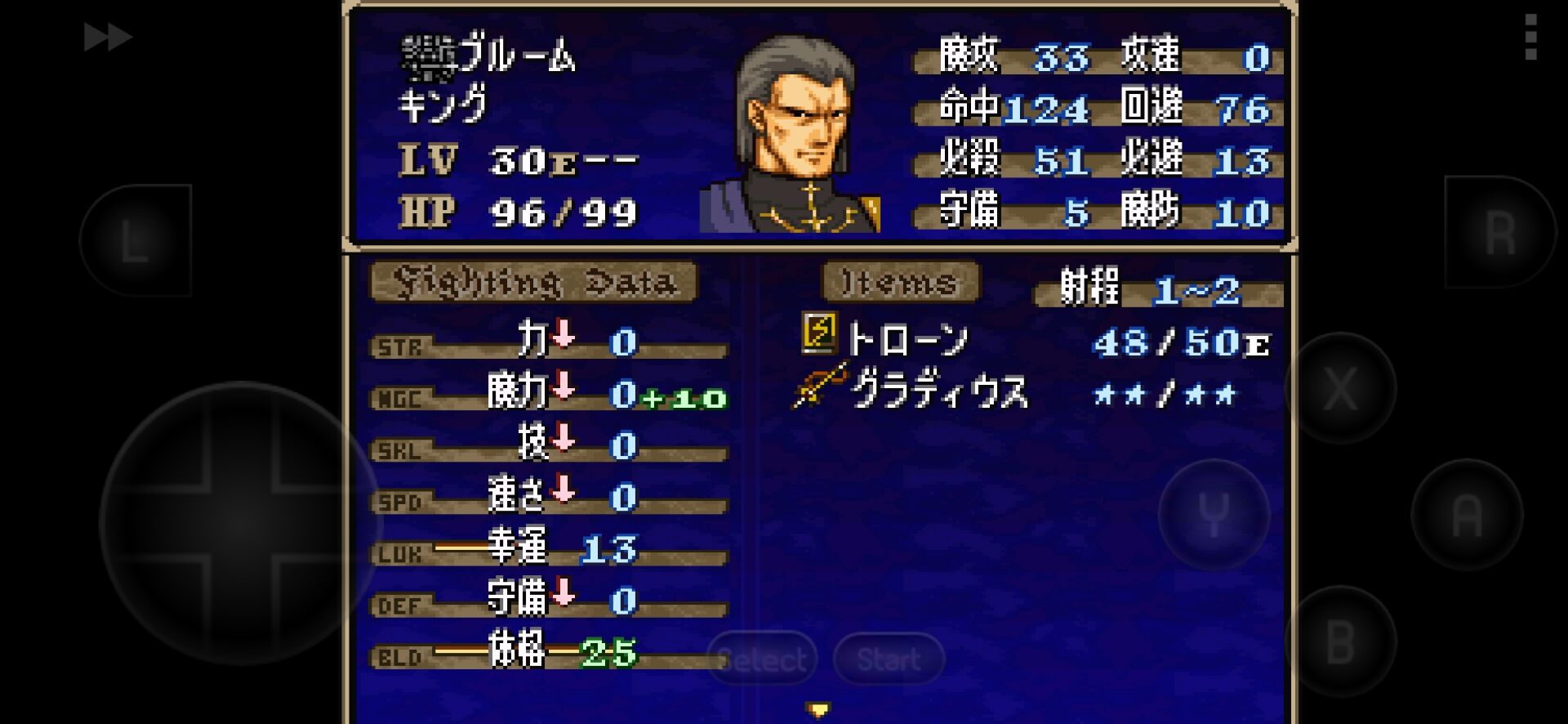Click the Items section header
Screen dimensions: 1568x724
pos(900,283)
